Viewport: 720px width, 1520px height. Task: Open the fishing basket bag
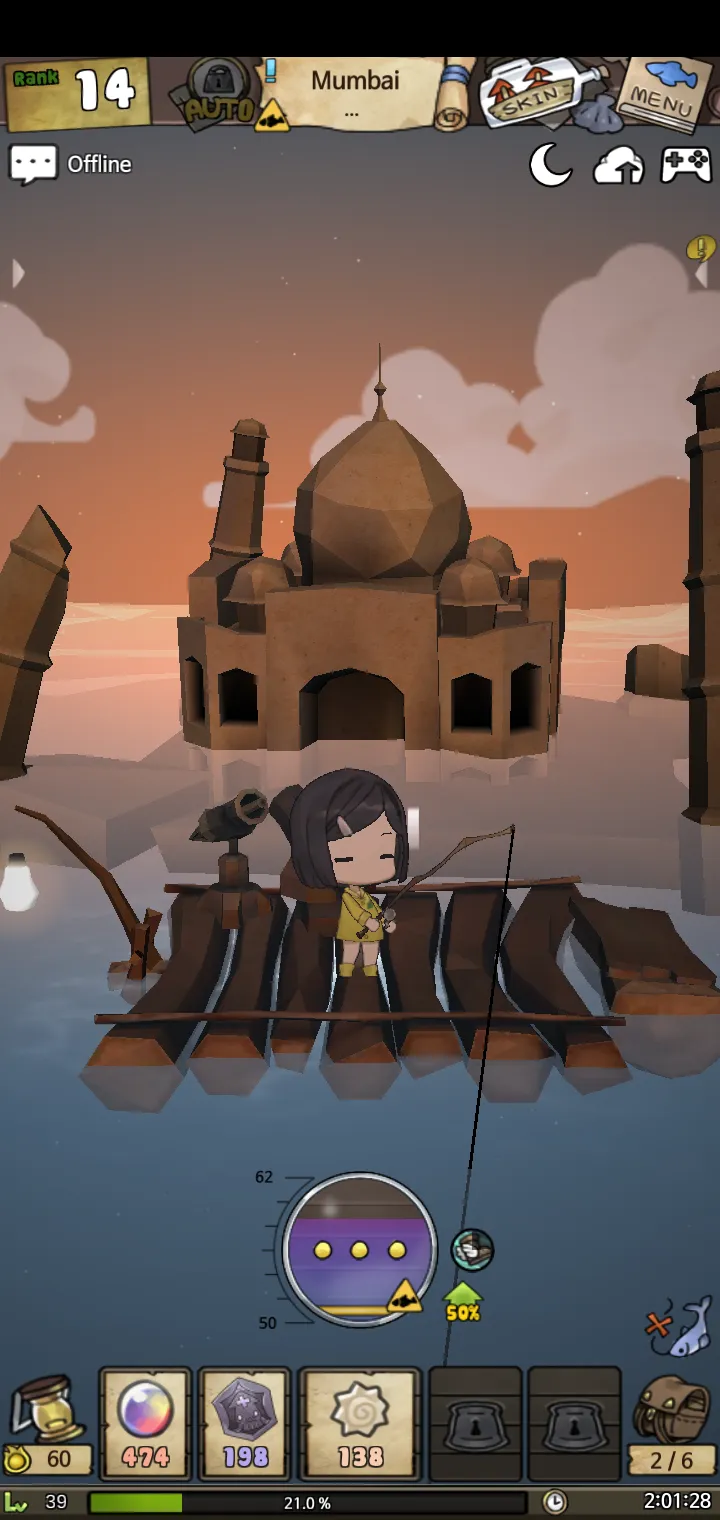[x=672, y=1425]
